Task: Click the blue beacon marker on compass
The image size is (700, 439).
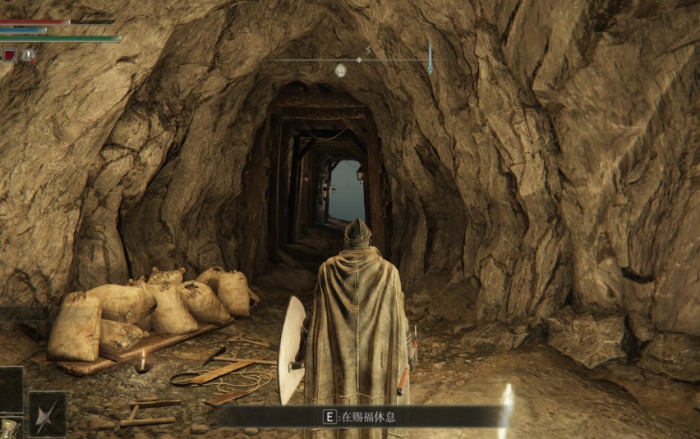Action: click(x=430, y=57)
